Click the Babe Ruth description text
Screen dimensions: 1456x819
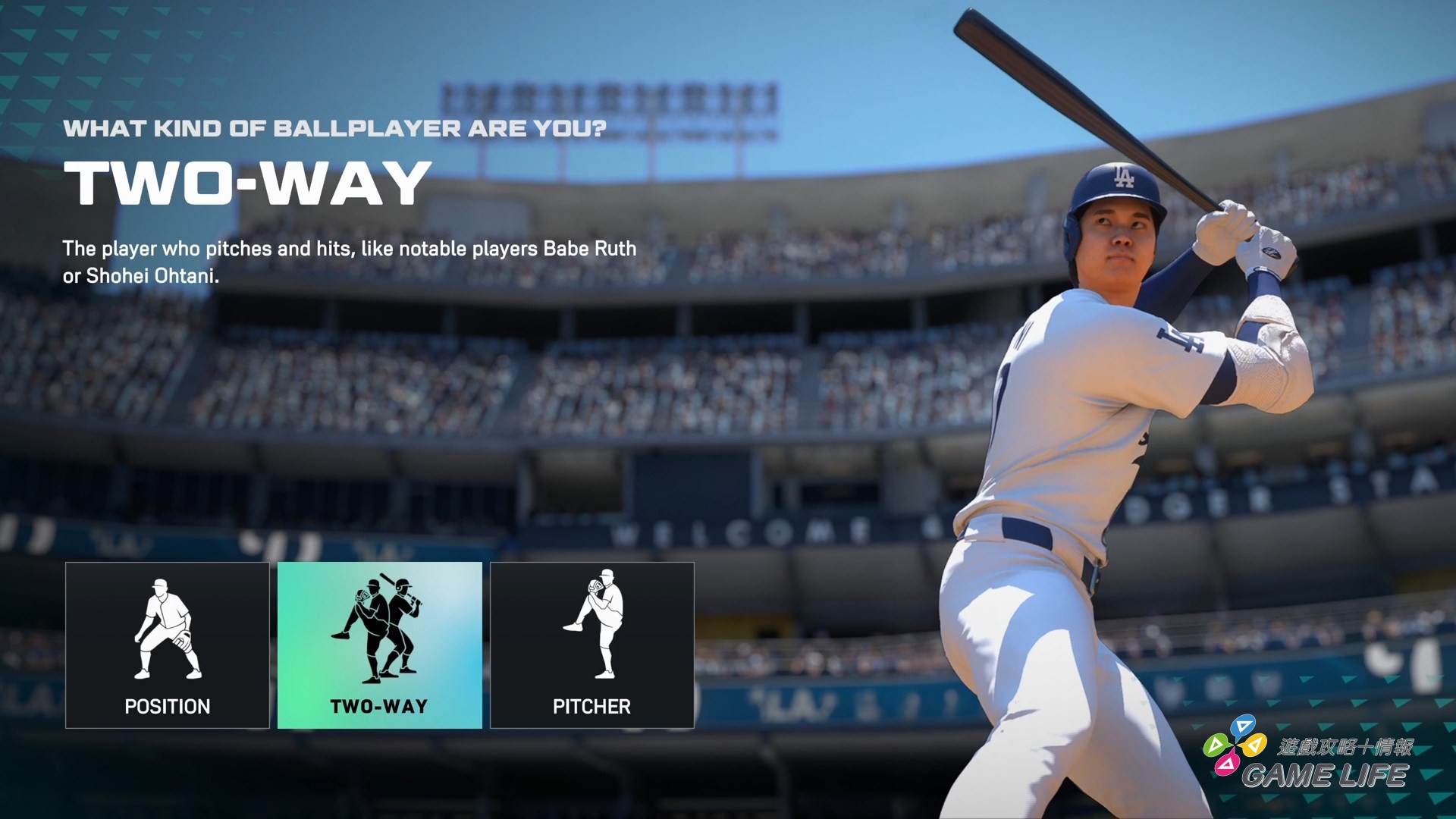click(349, 262)
